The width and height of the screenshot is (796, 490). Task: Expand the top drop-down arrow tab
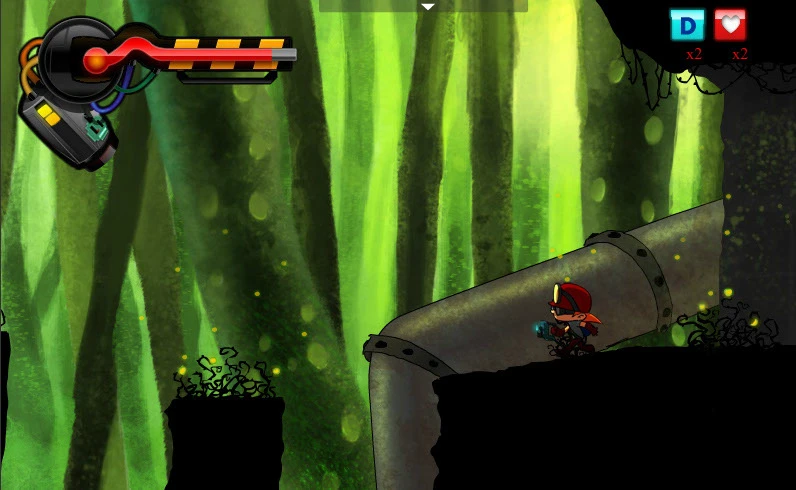tap(427, 6)
